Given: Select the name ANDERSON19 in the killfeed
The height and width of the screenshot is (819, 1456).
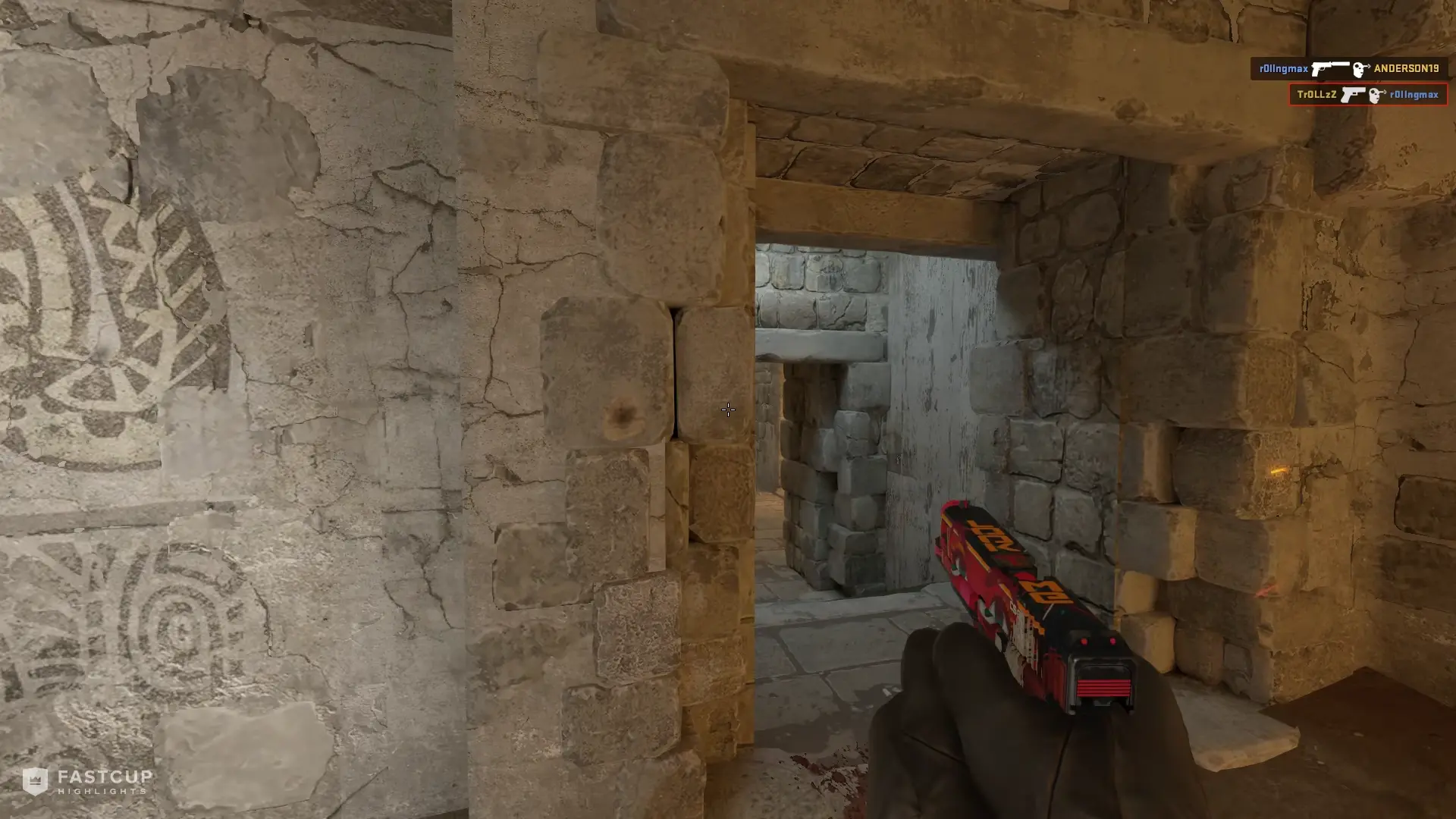Looking at the screenshot, I should (x=1407, y=68).
